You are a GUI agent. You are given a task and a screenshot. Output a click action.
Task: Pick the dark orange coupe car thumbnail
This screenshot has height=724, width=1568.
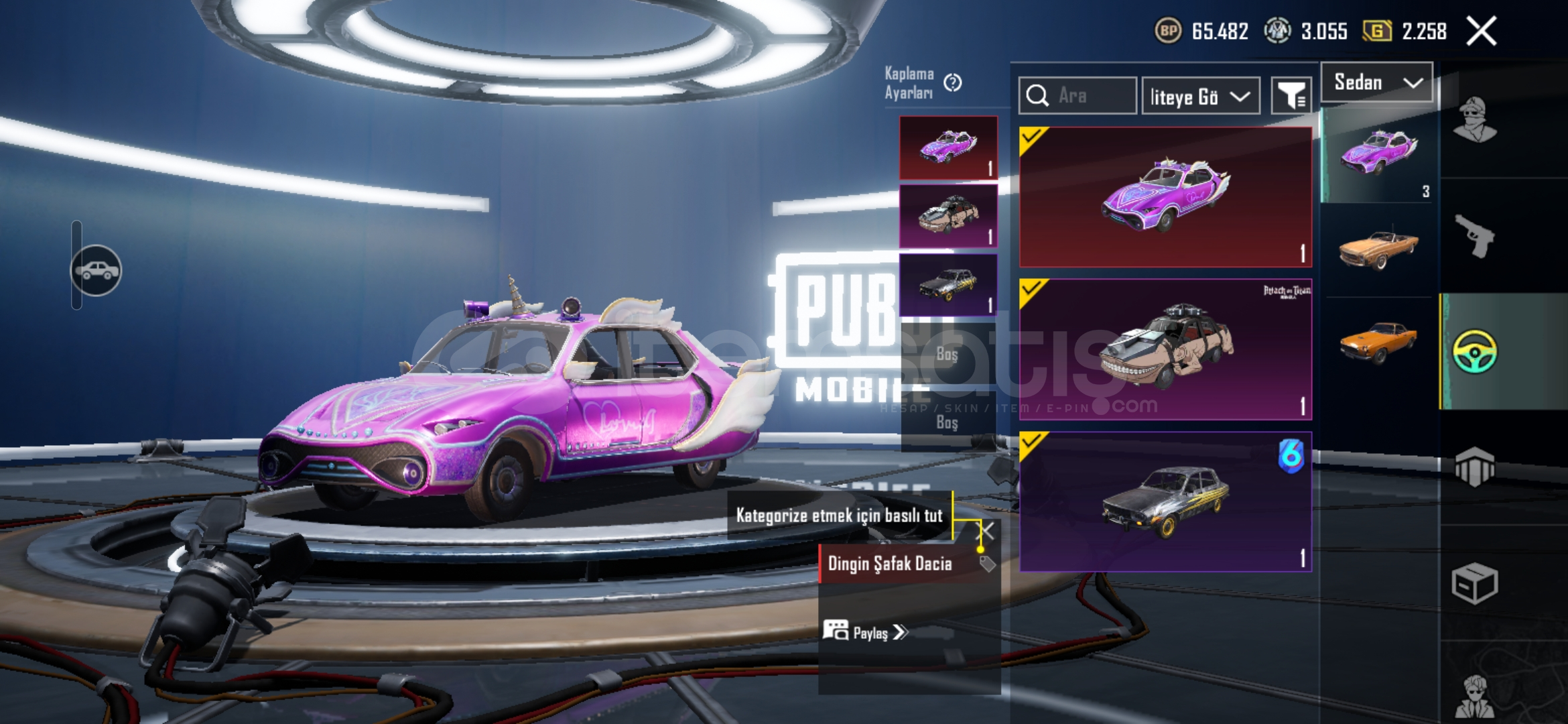click(1378, 342)
